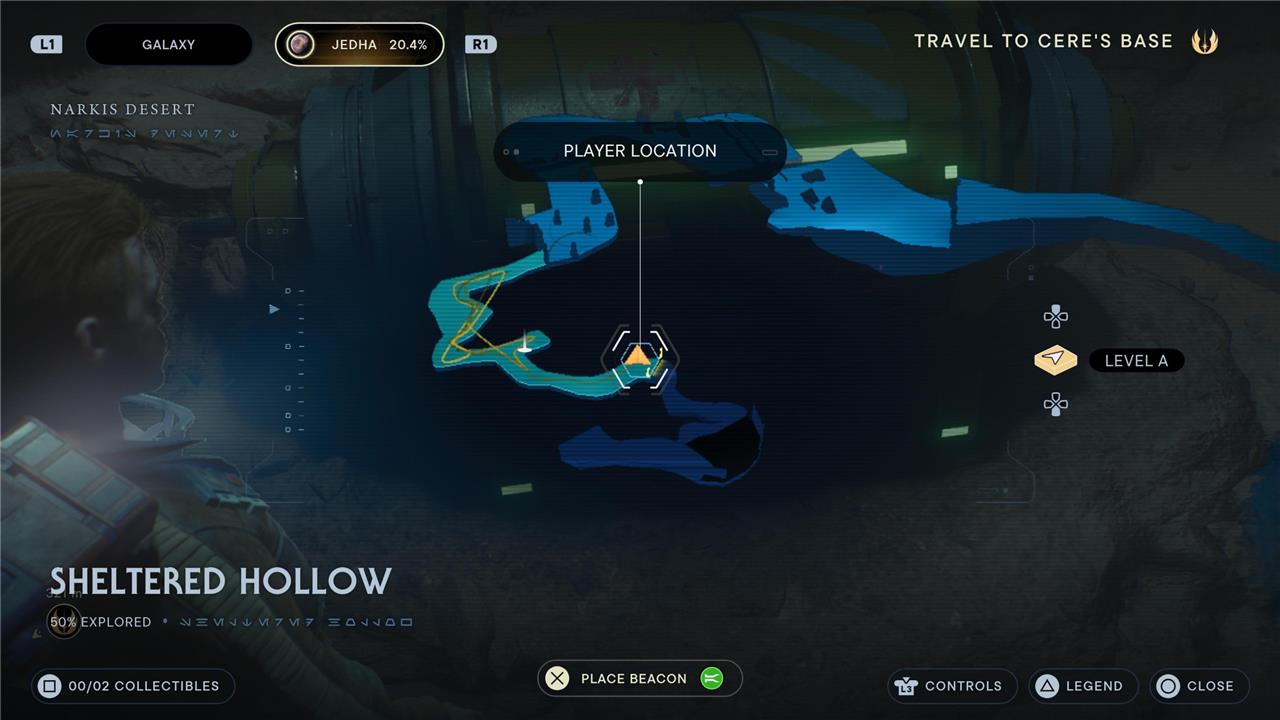1280x720 pixels.
Task: Select the Jedha planet tab
Action: (x=360, y=45)
